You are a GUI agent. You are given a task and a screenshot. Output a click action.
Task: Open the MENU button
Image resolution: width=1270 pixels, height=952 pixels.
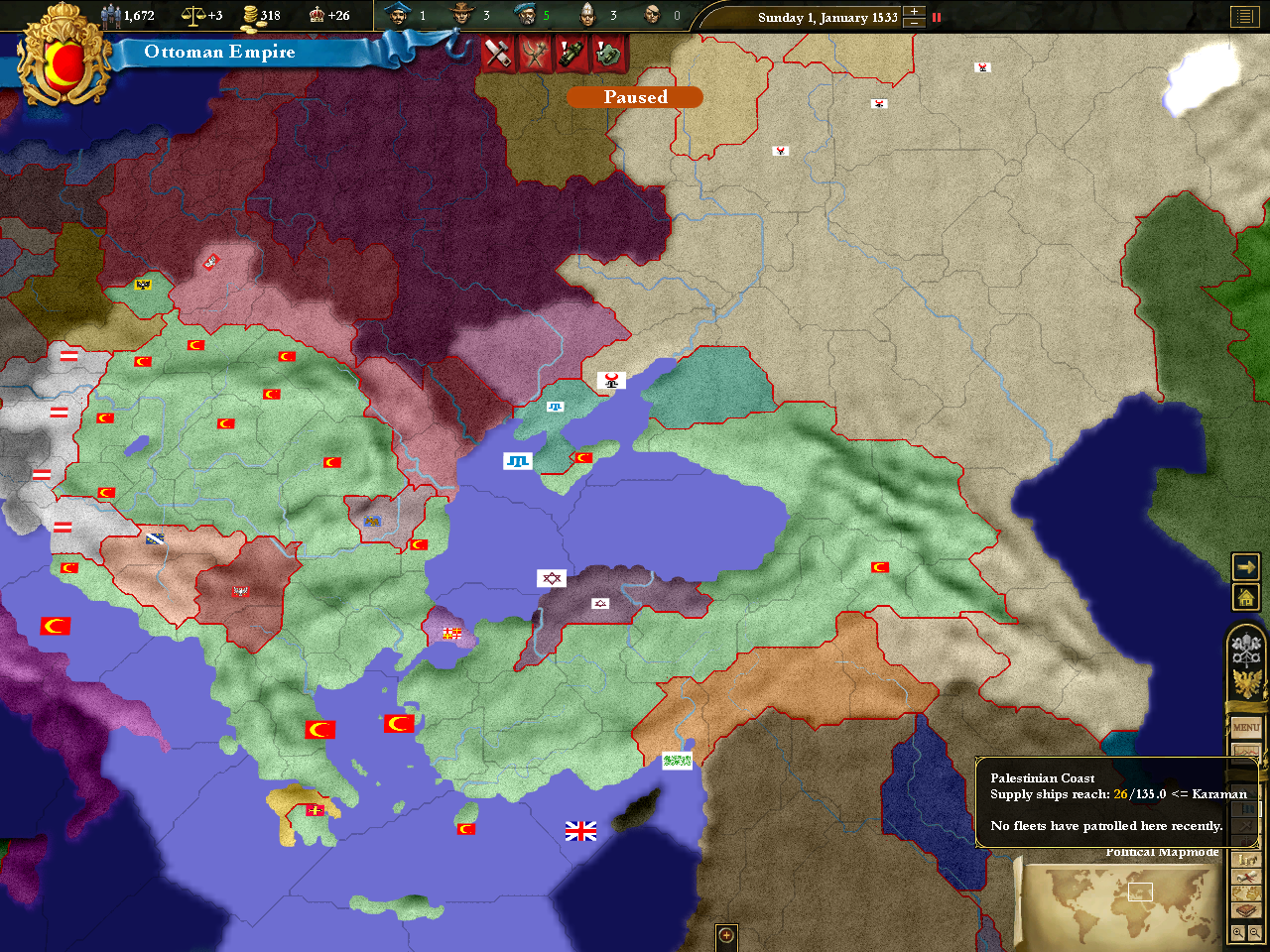pos(1246,727)
